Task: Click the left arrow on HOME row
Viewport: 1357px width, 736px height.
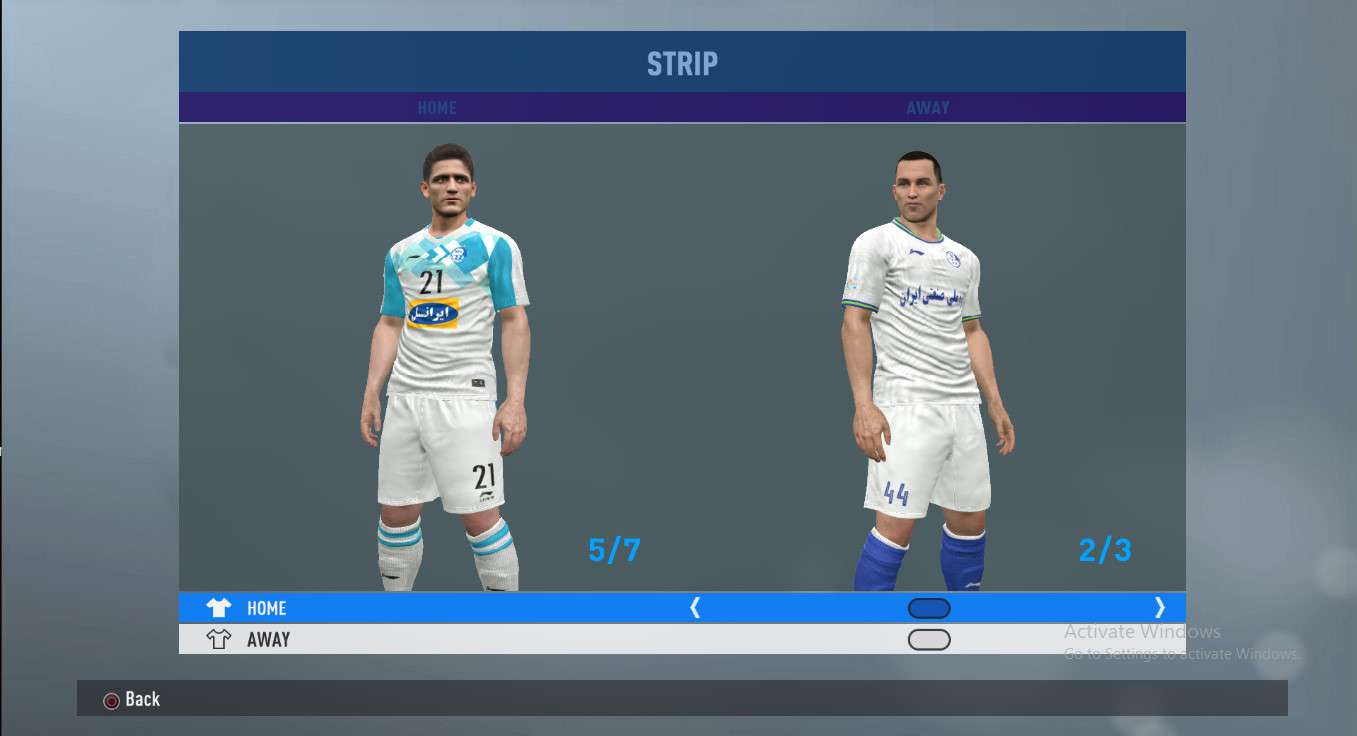Action: pos(695,608)
